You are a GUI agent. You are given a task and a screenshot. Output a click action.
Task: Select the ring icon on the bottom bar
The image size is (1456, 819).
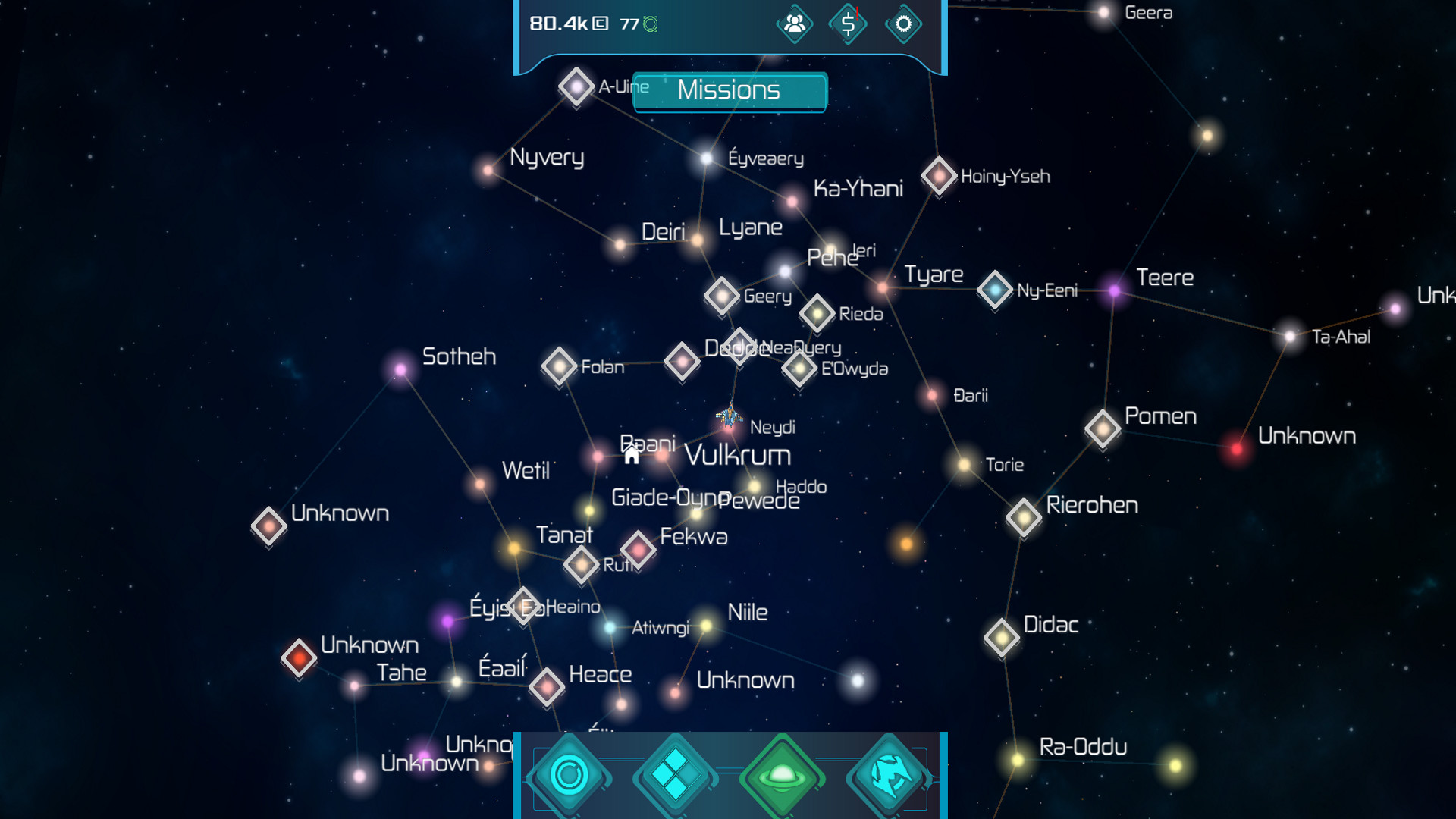570,775
